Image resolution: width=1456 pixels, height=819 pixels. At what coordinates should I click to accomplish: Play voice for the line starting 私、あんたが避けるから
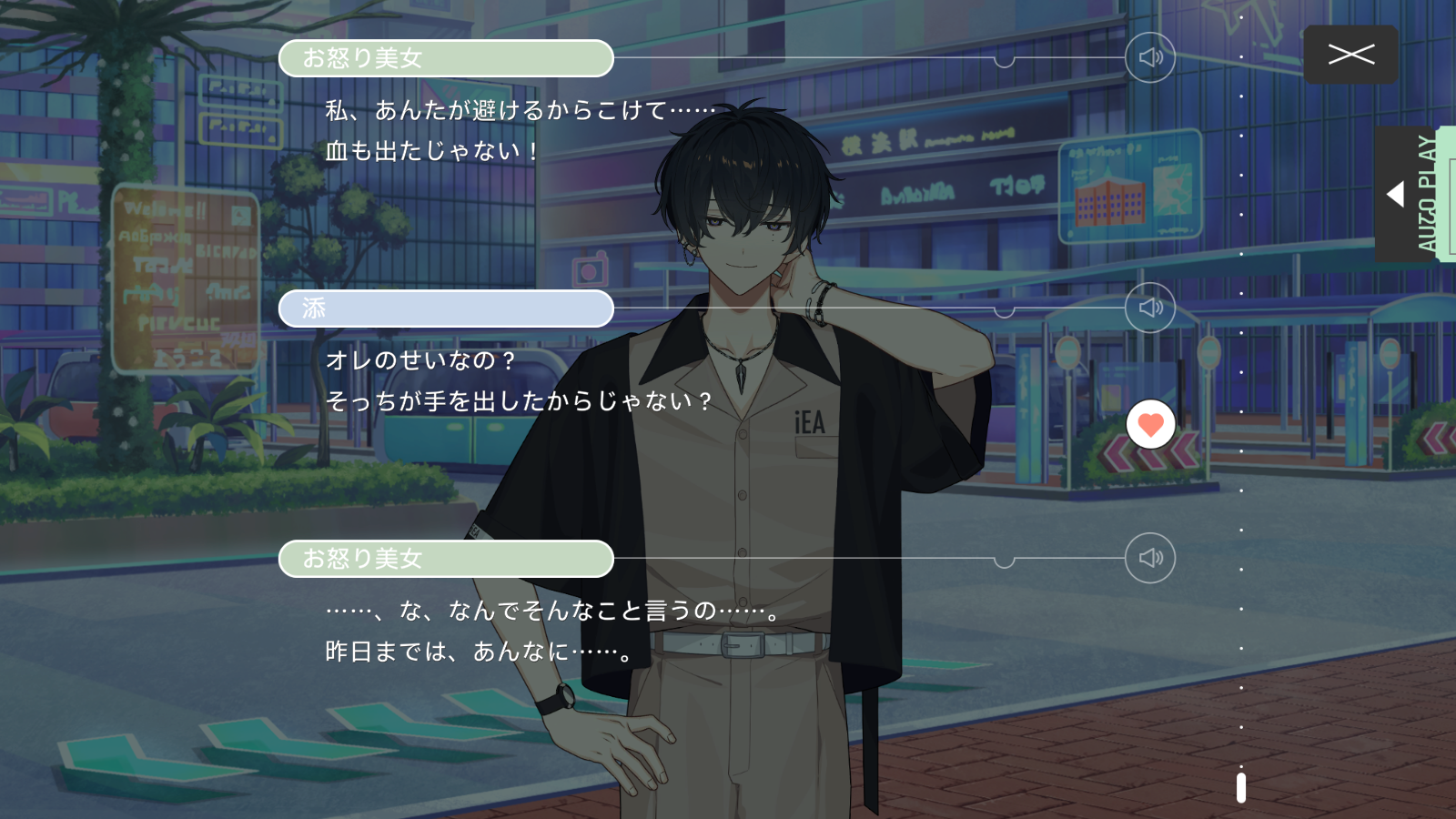1150,58
